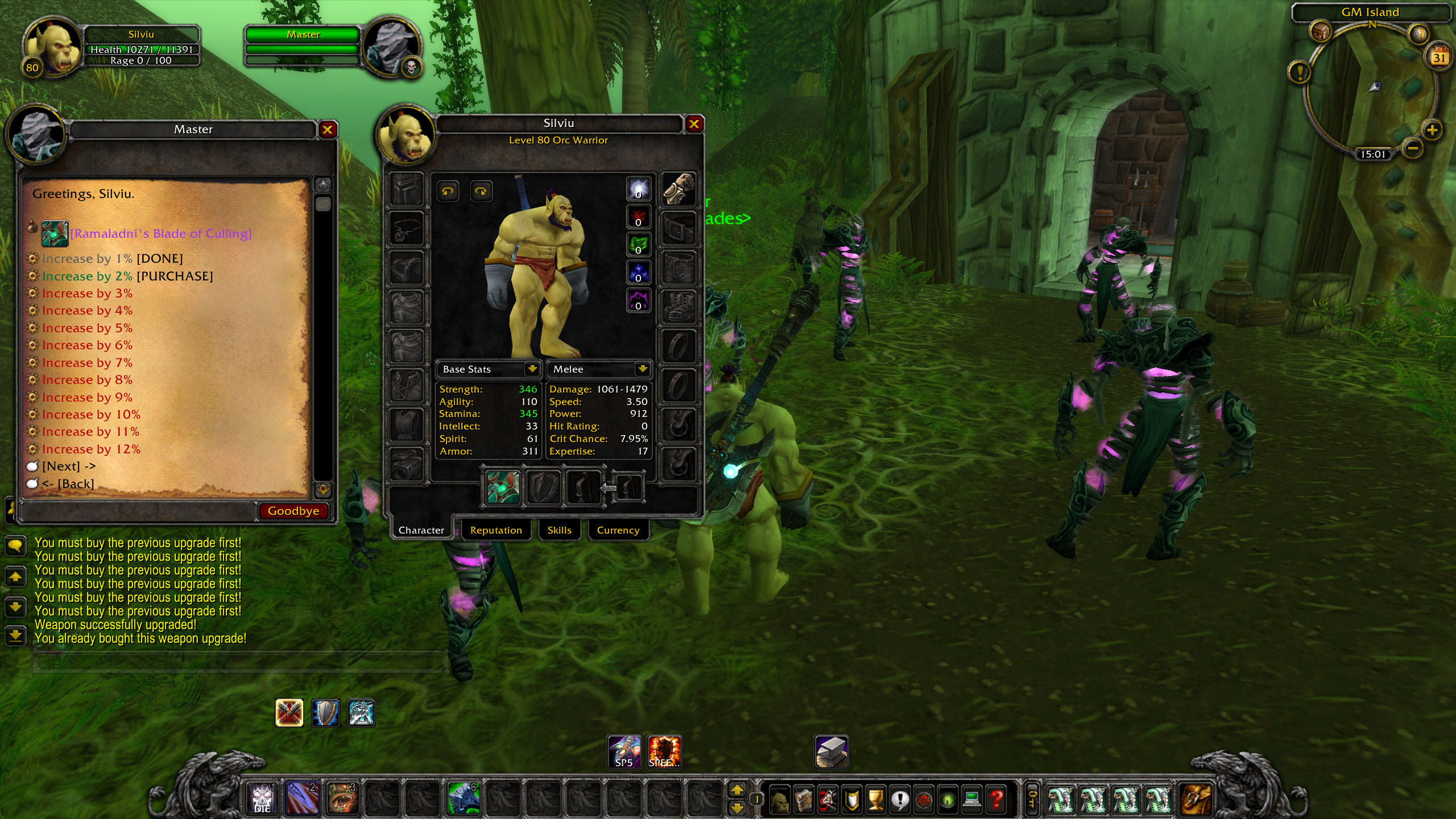1456x819 pixels.
Task: Zoom out on the minimap
Action: pyautogui.click(x=1413, y=149)
